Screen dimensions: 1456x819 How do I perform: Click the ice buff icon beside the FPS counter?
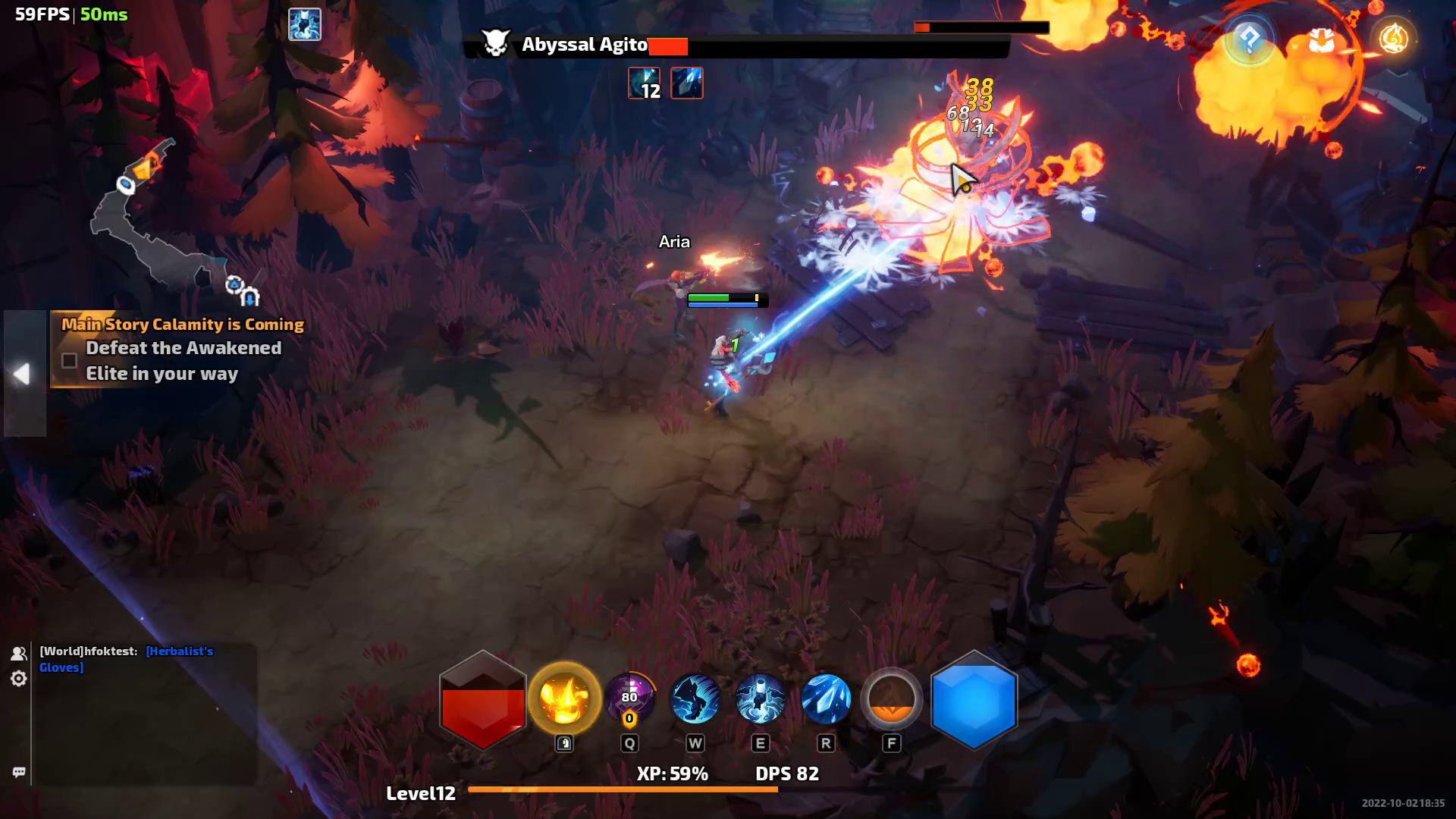click(x=305, y=24)
